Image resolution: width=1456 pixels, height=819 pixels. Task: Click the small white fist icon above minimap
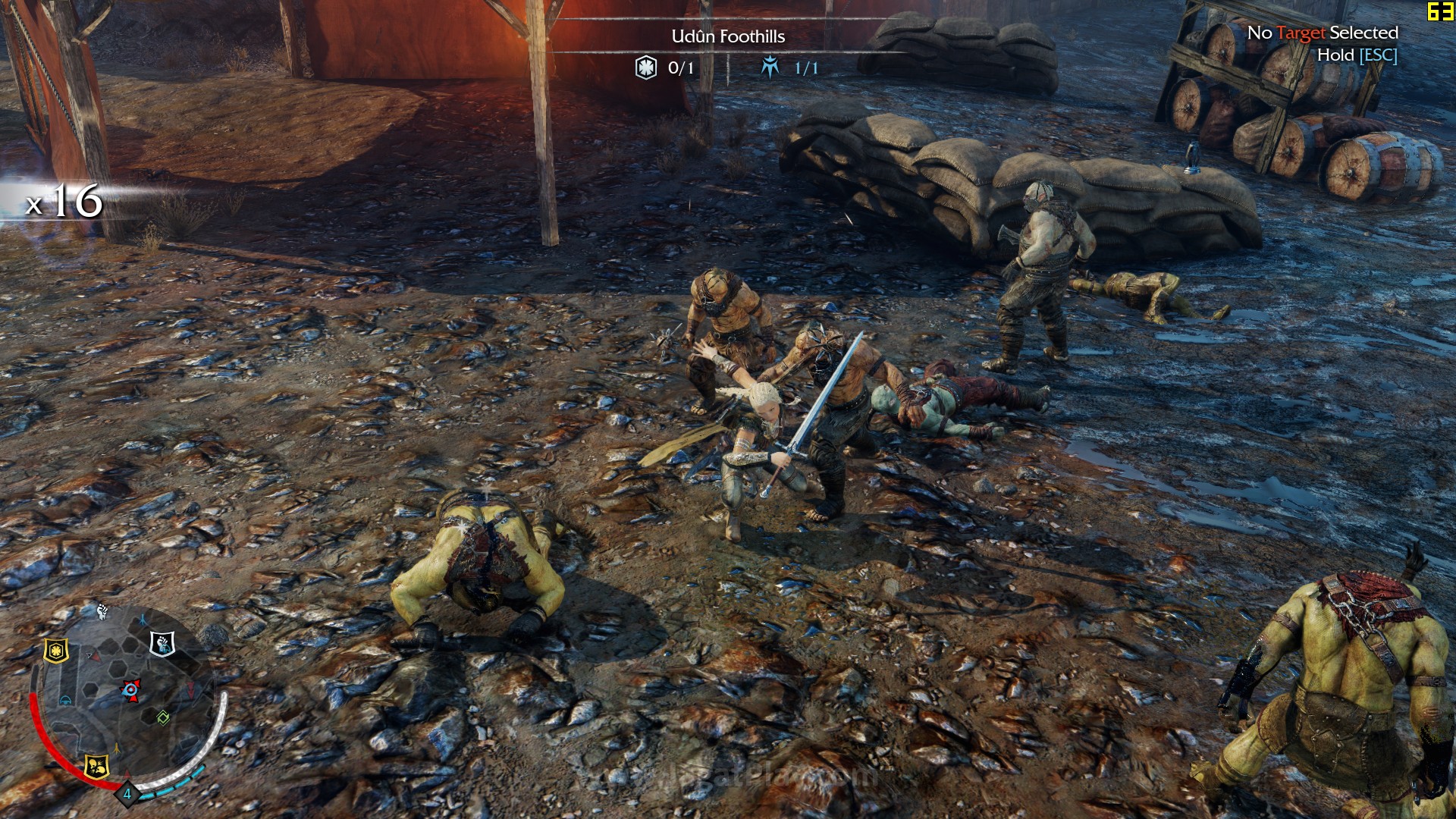tap(102, 610)
